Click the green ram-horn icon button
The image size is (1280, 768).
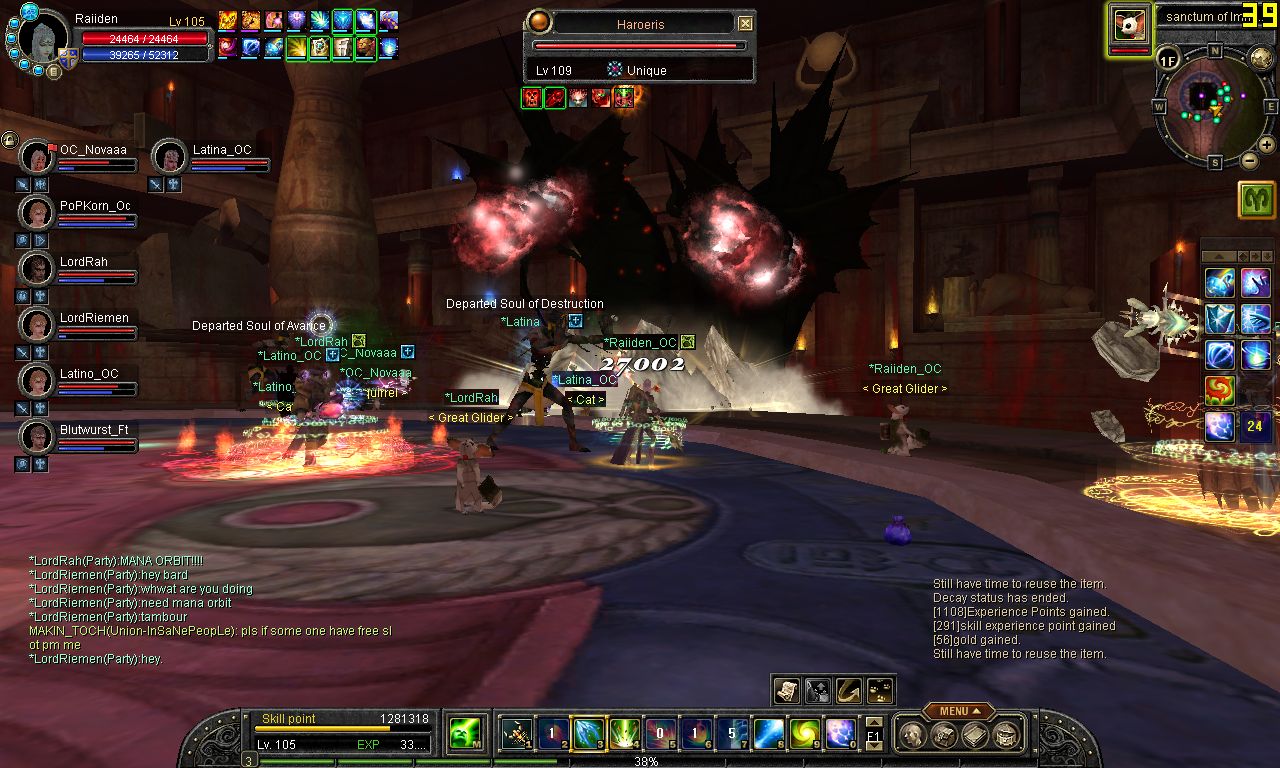(x=1256, y=200)
